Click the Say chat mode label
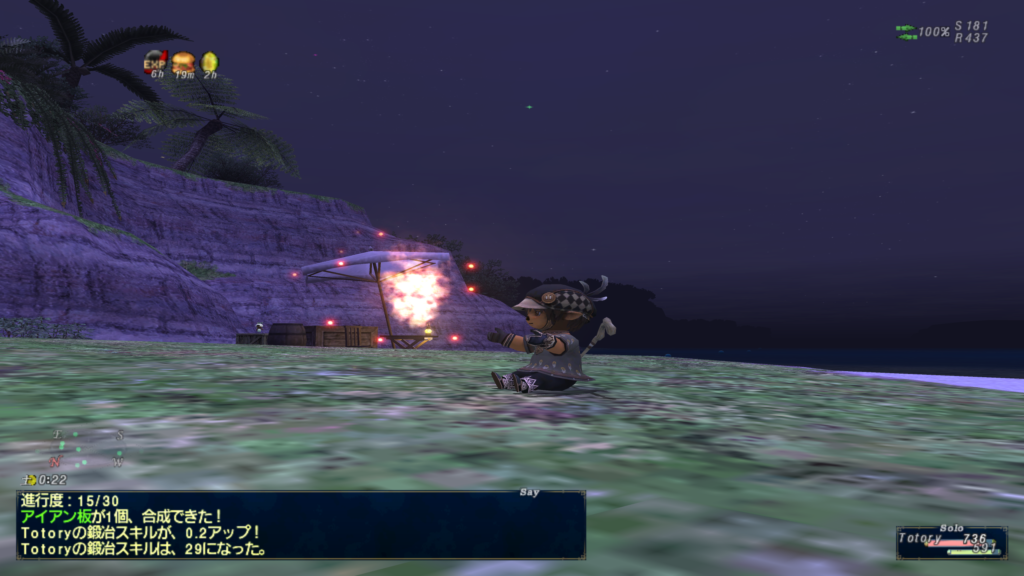Viewport: 1024px width, 576px height. tap(530, 491)
